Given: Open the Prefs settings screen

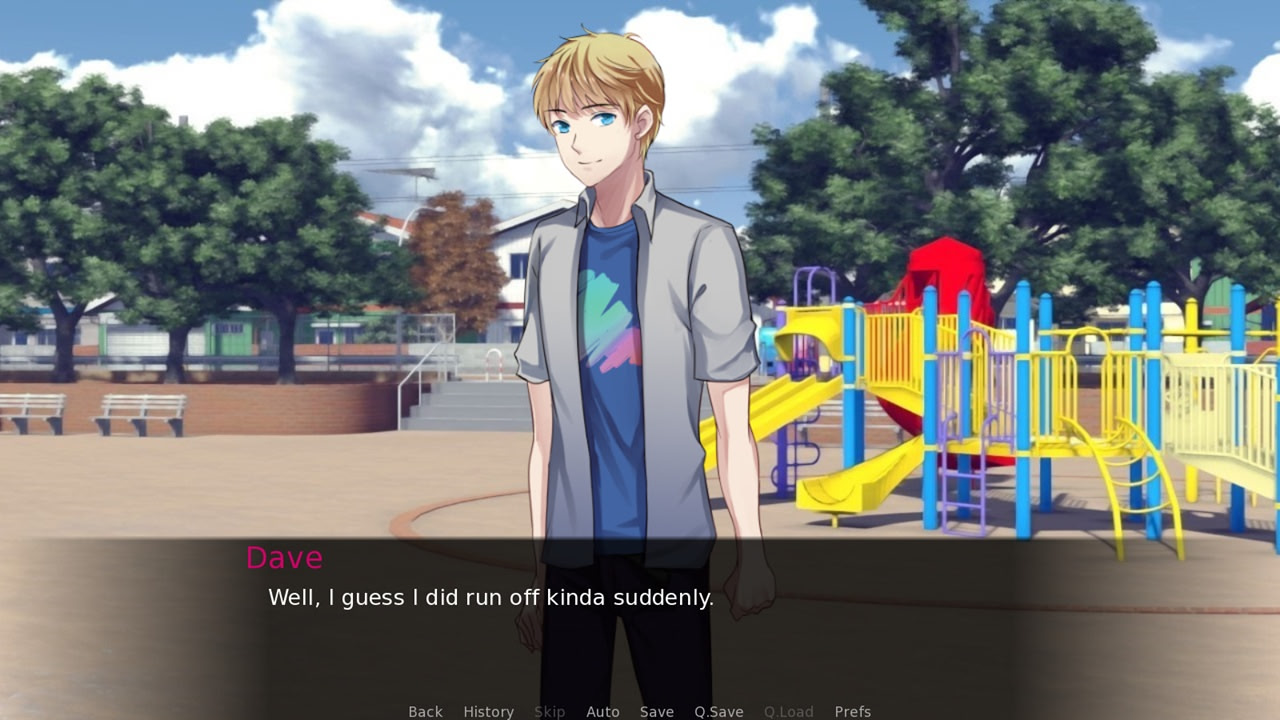Looking at the screenshot, I should click(x=852, y=711).
